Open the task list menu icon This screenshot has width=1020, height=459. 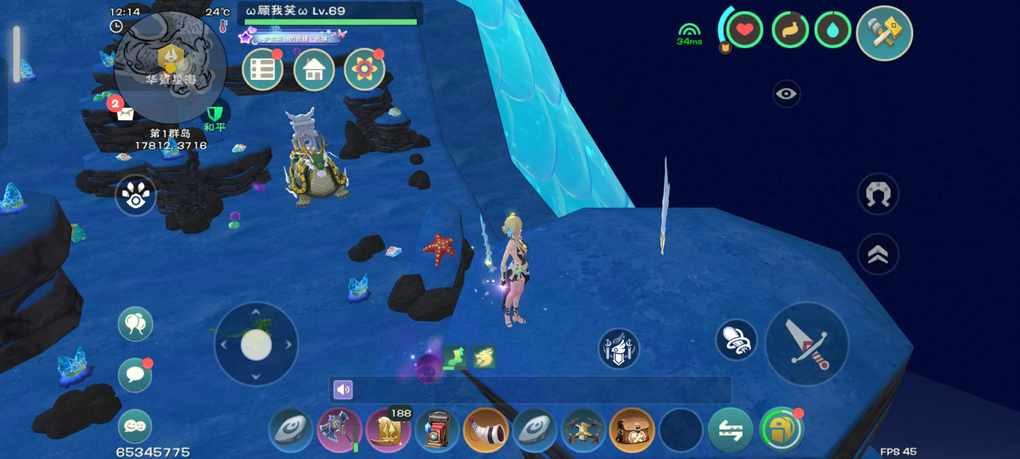click(x=263, y=70)
